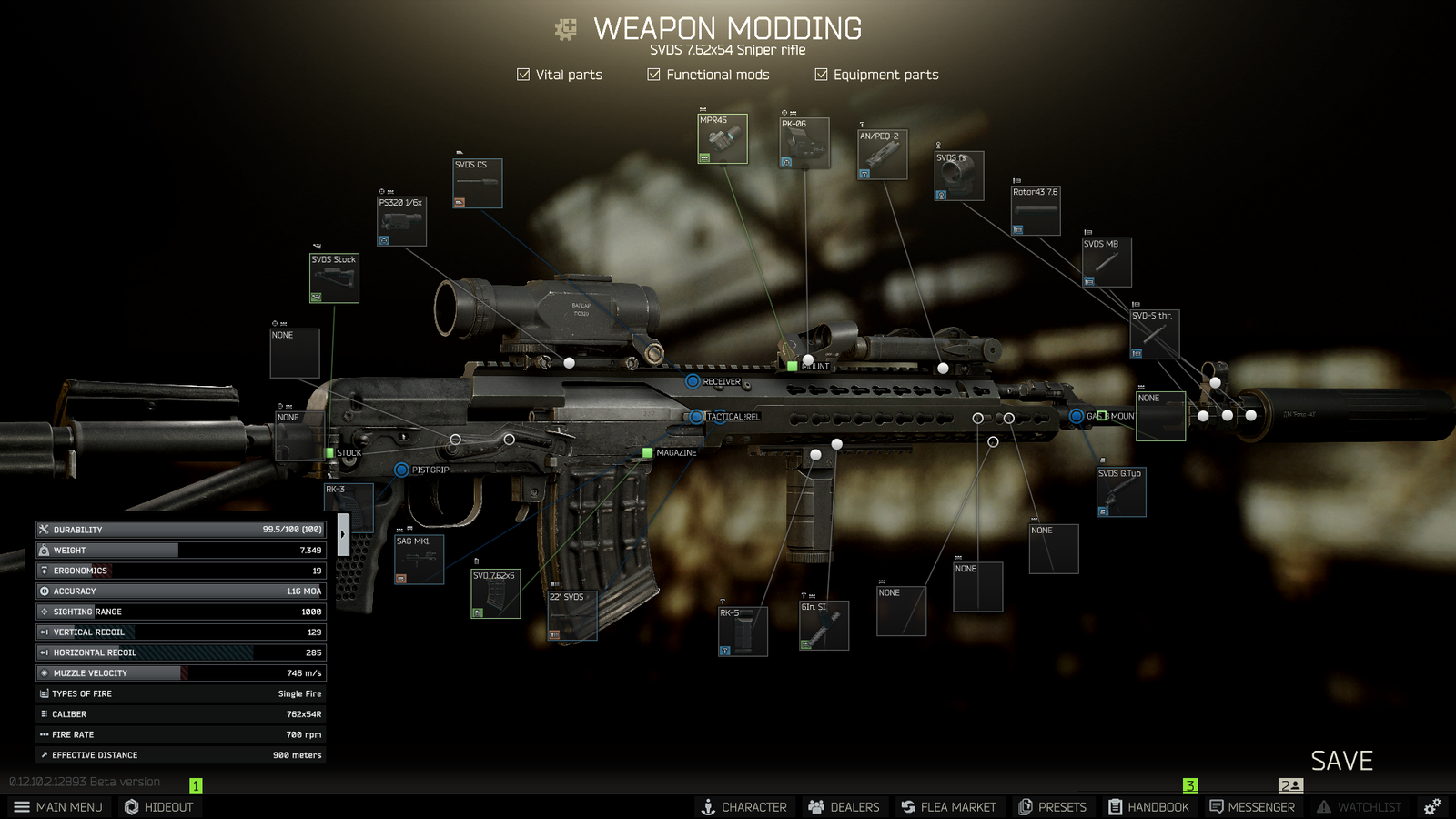Image resolution: width=1456 pixels, height=819 pixels.
Task: Open the MAIN MENU item
Action: (x=59, y=806)
